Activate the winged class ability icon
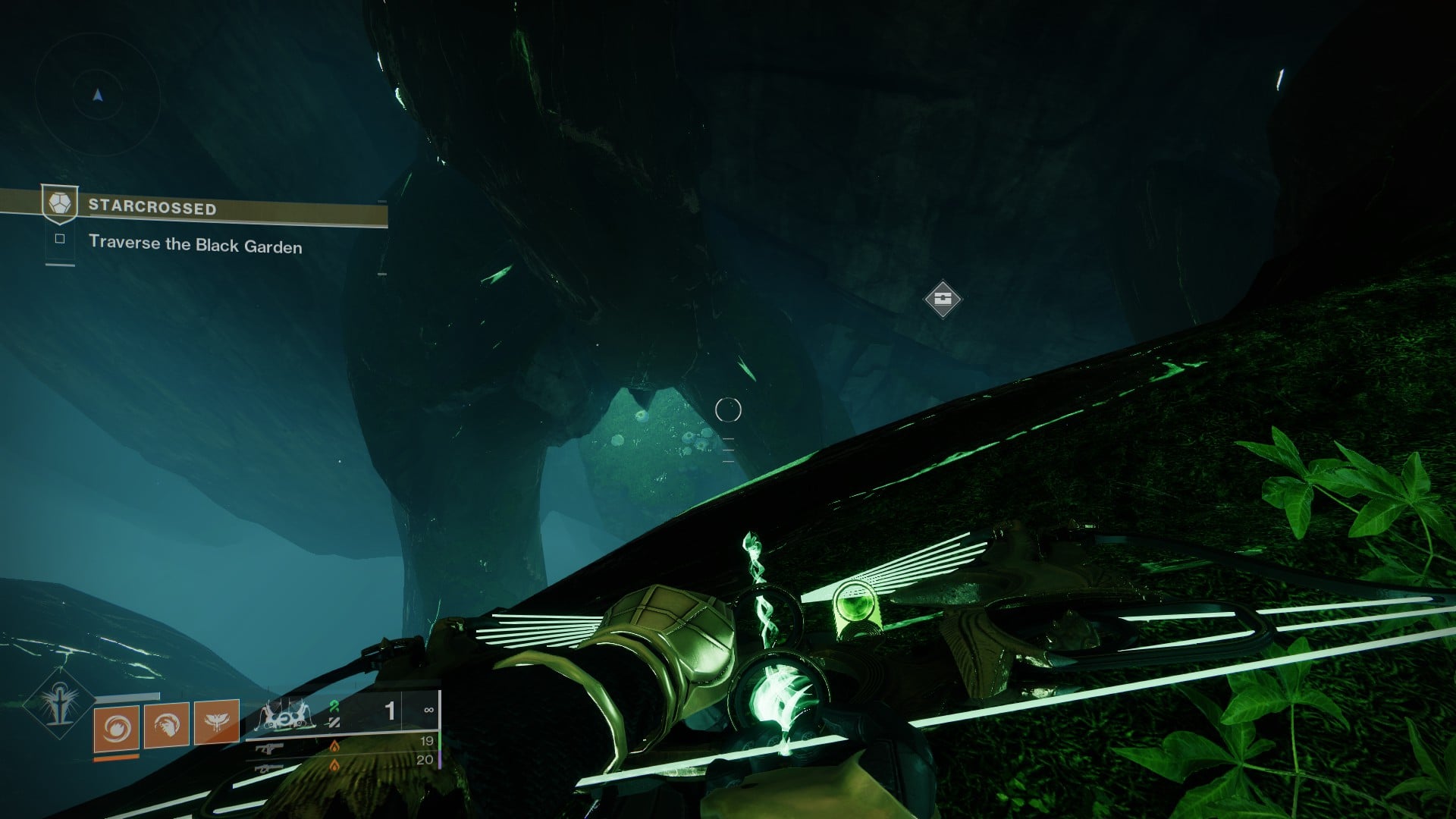The height and width of the screenshot is (819, 1456). click(217, 722)
